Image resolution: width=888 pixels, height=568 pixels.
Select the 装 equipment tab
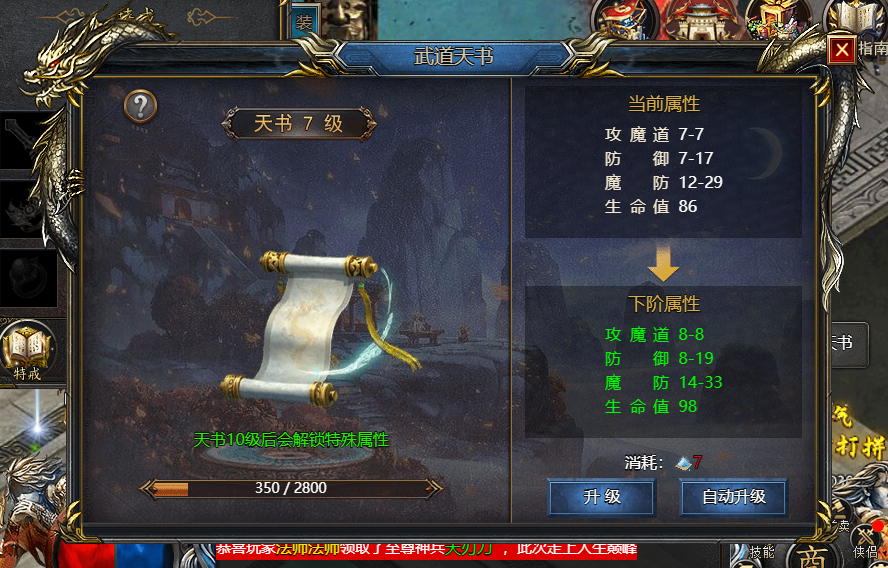tap(303, 22)
